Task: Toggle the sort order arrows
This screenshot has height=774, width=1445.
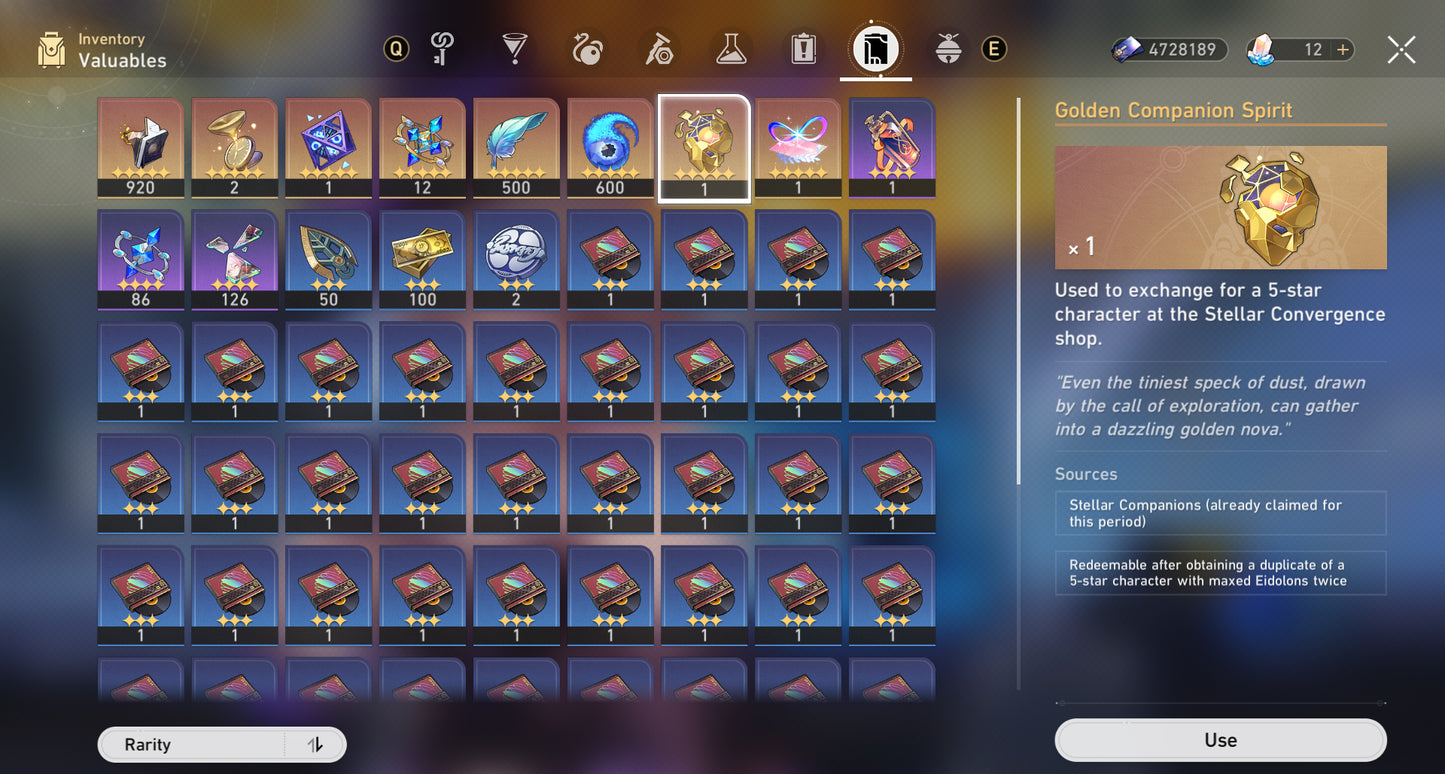Action: 315,745
